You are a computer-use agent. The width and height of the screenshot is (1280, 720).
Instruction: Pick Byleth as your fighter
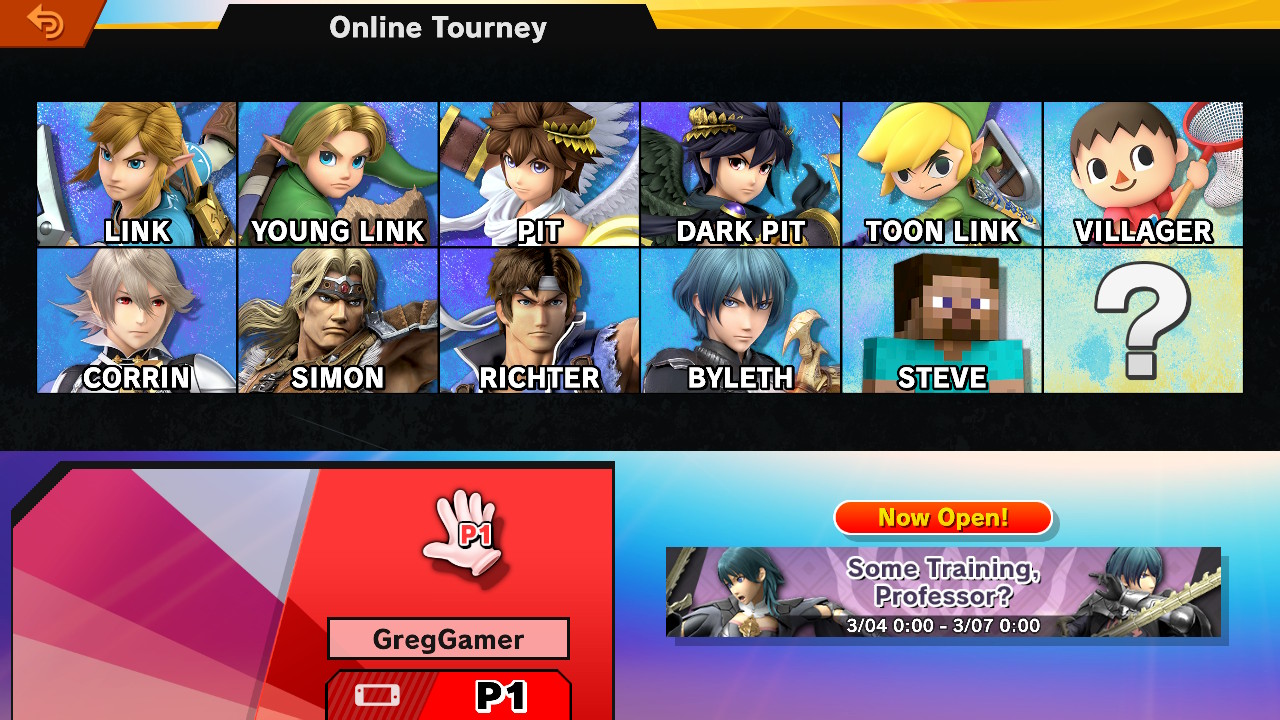tap(740, 320)
